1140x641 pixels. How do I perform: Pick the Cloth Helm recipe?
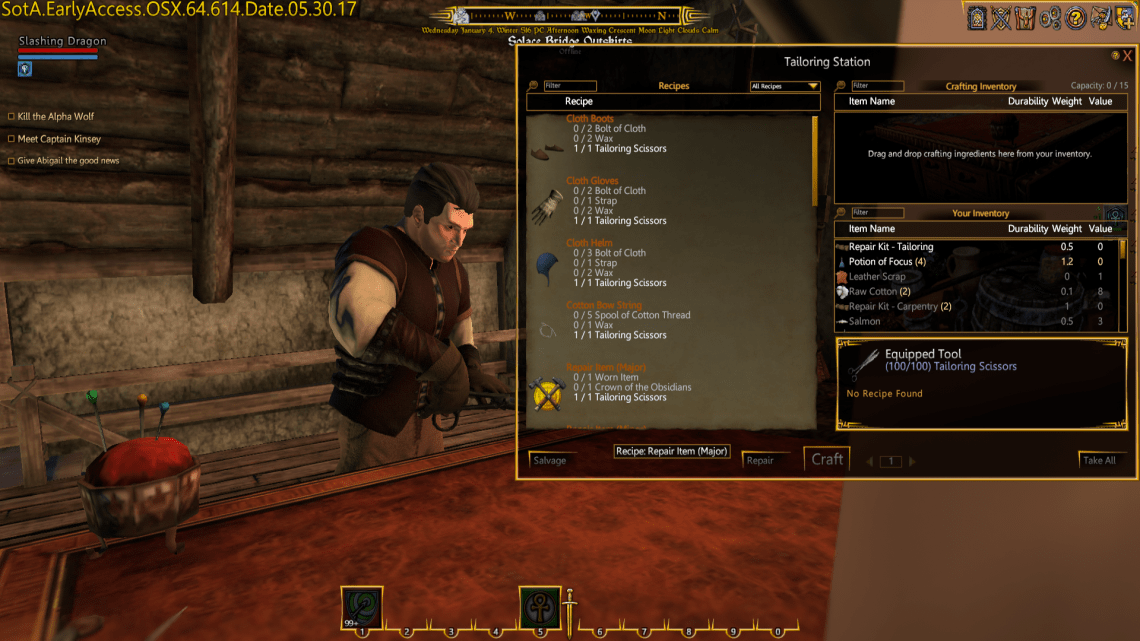pyautogui.click(x=589, y=243)
